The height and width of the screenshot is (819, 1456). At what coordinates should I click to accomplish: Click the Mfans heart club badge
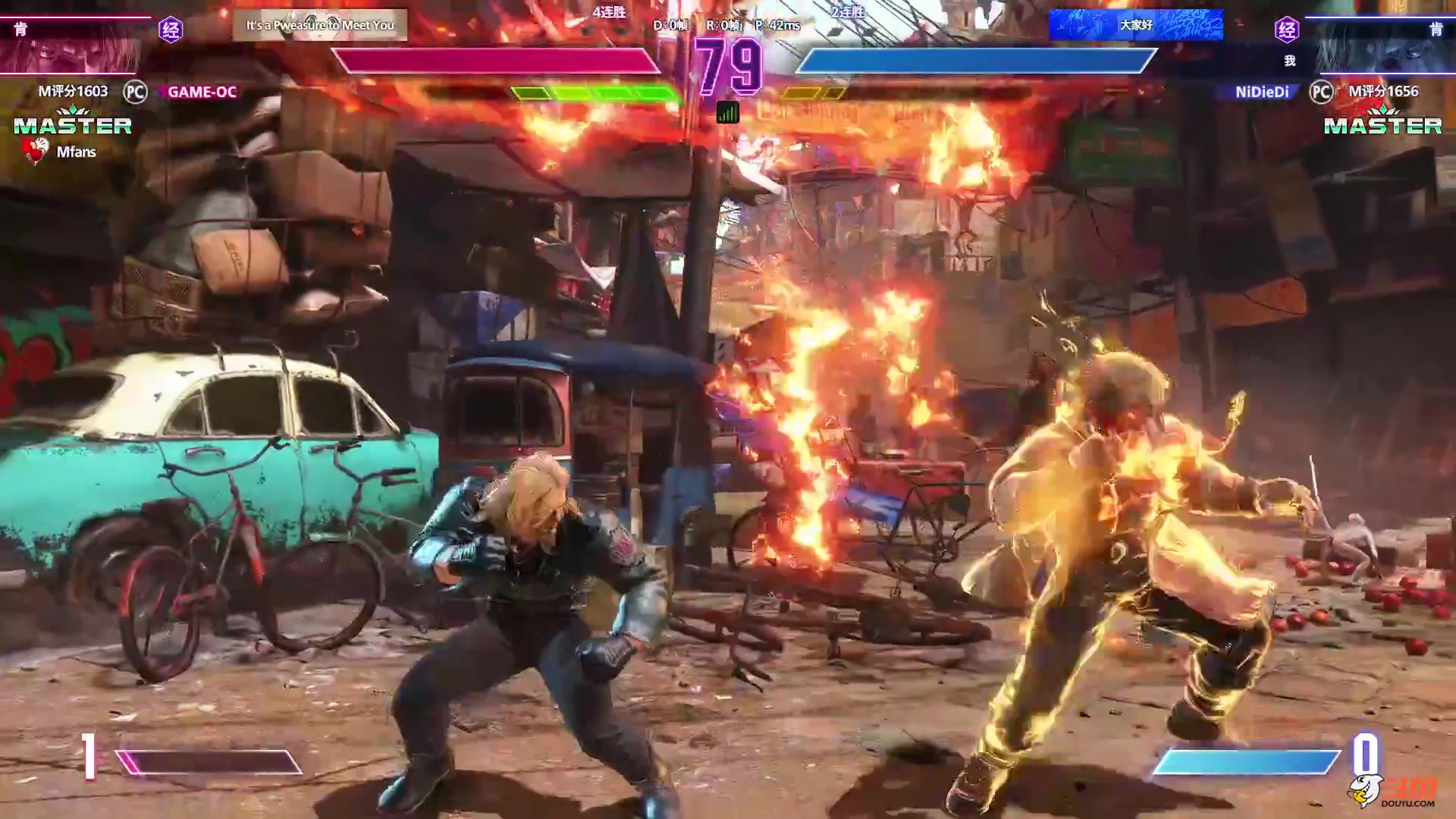tap(35, 151)
